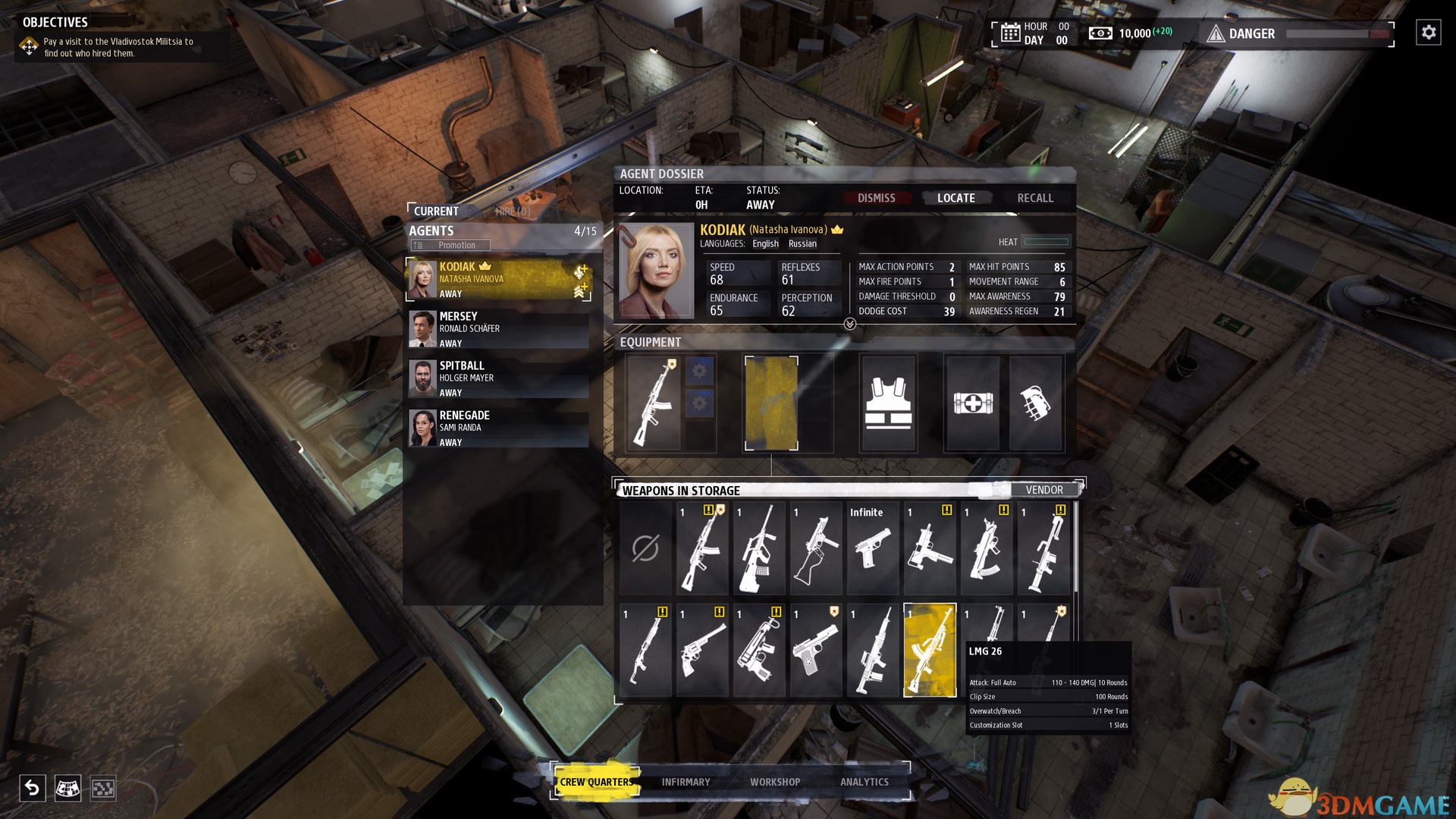The height and width of the screenshot is (819, 1456).
Task: Switch to the Infirmary tab
Action: coord(686,782)
